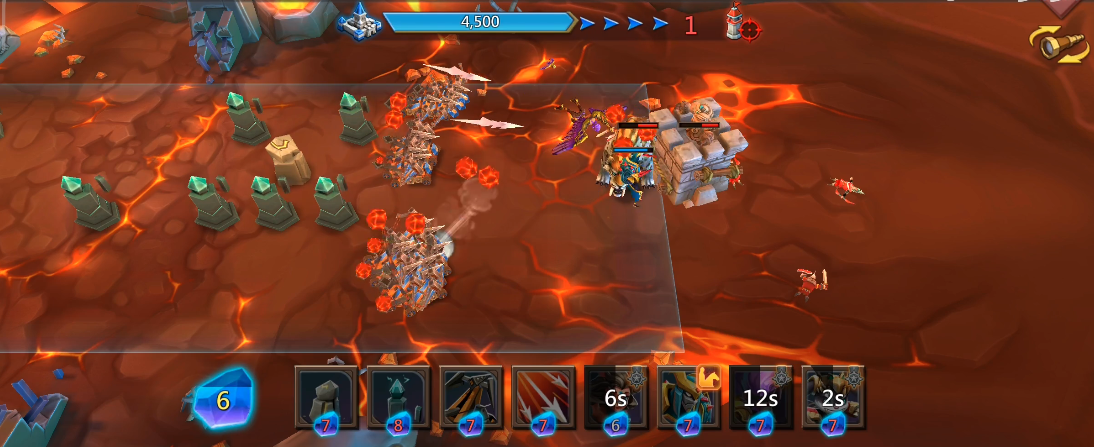Deploy the armored hero with cavalry badge

pos(688,396)
